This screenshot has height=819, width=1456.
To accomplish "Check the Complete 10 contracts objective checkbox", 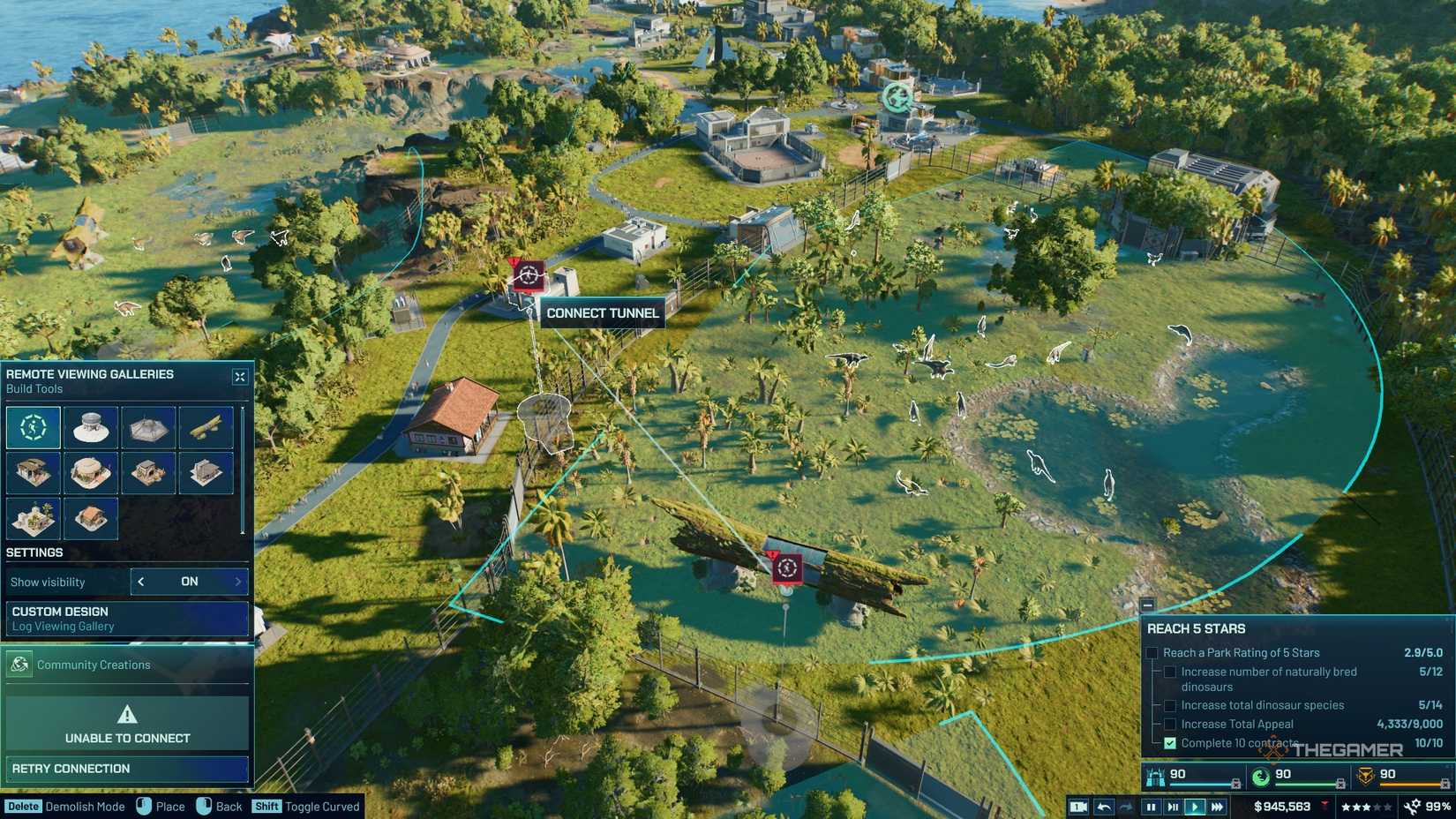I will tap(1169, 743).
